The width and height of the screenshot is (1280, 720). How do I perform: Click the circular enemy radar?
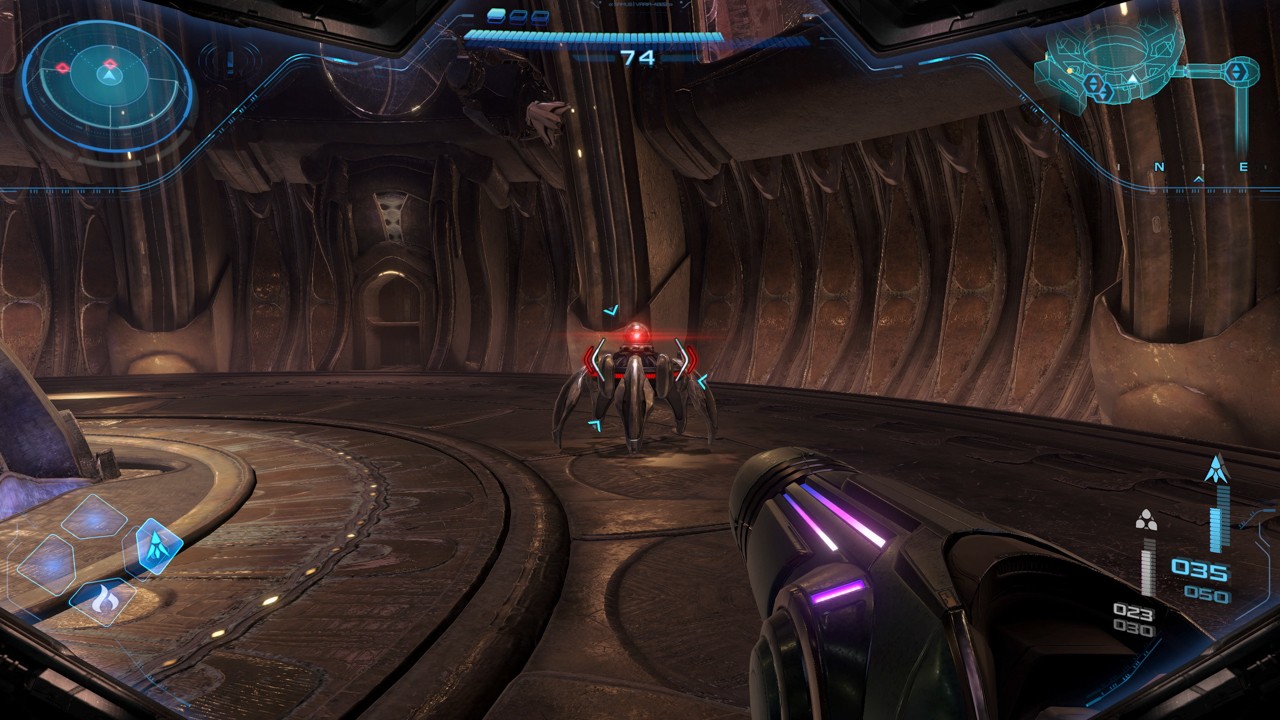coord(107,86)
